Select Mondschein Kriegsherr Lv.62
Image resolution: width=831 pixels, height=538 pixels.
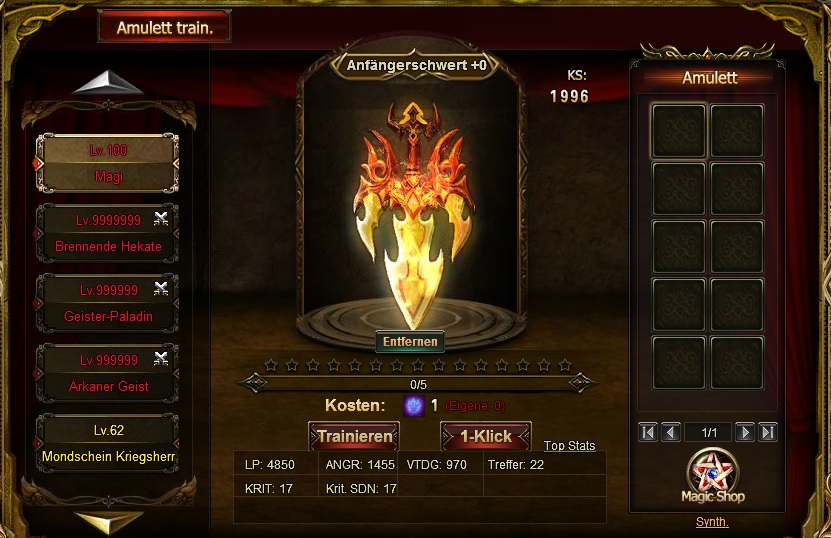(x=107, y=444)
